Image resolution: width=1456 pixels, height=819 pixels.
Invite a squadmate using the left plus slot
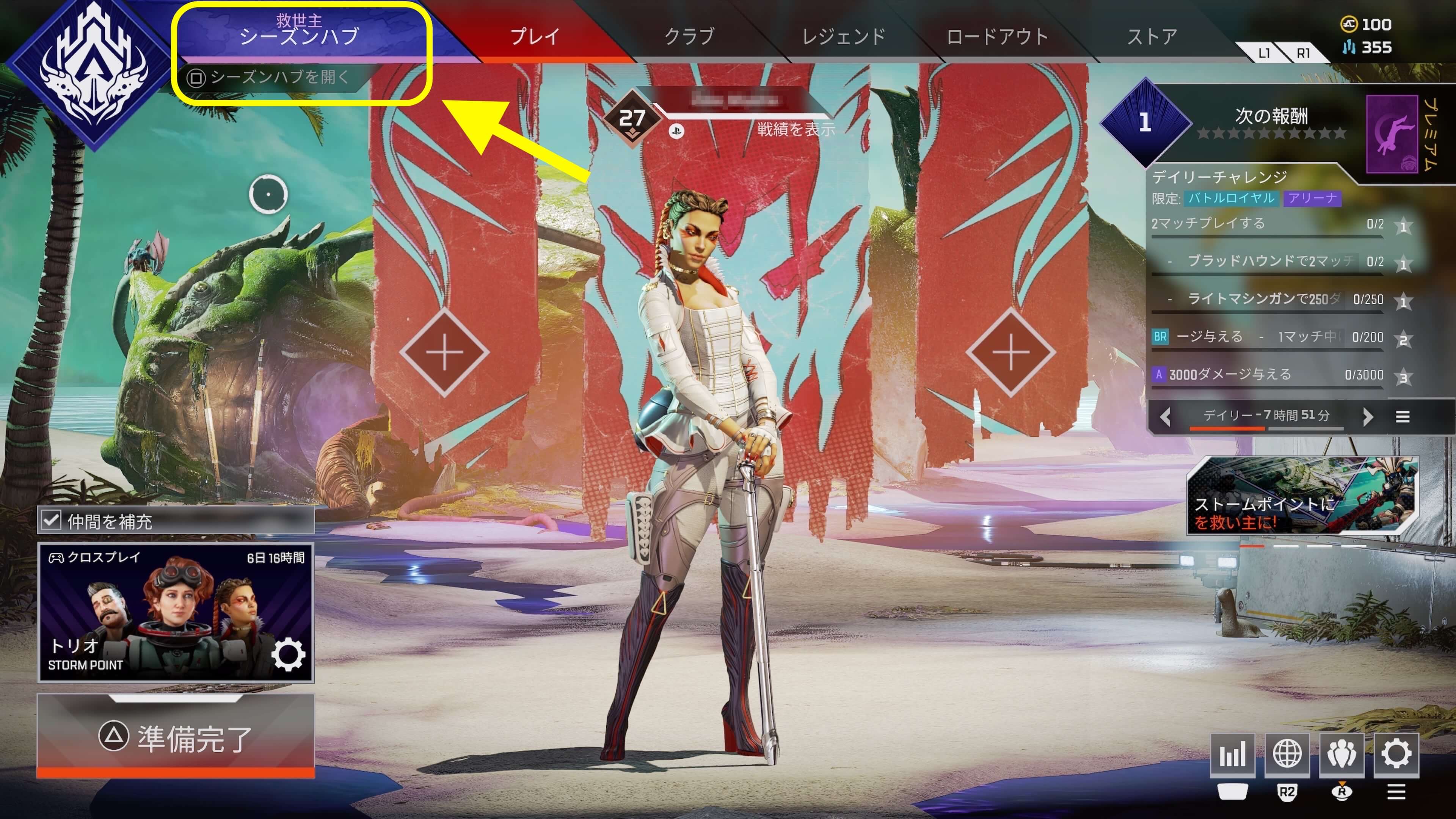tap(444, 352)
